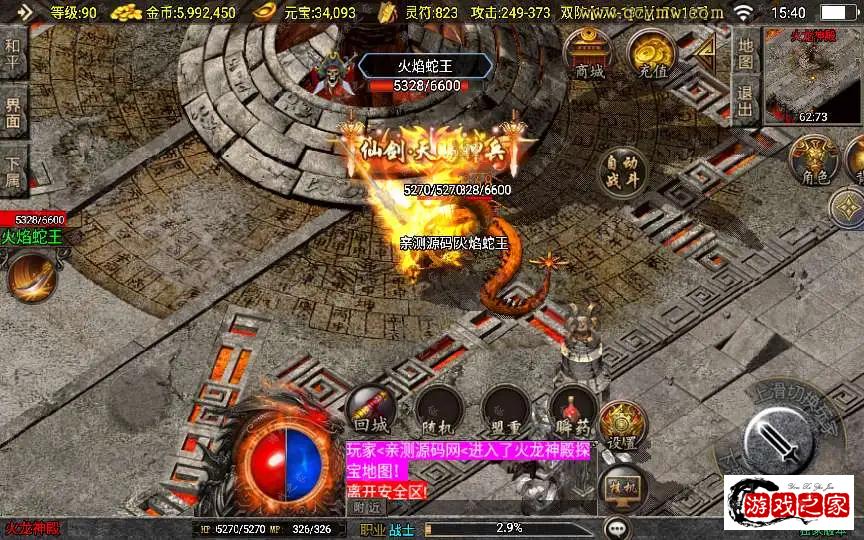Use the 瞬药 instant potion
Viewport: 864px width, 540px height.
tap(572, 409)
